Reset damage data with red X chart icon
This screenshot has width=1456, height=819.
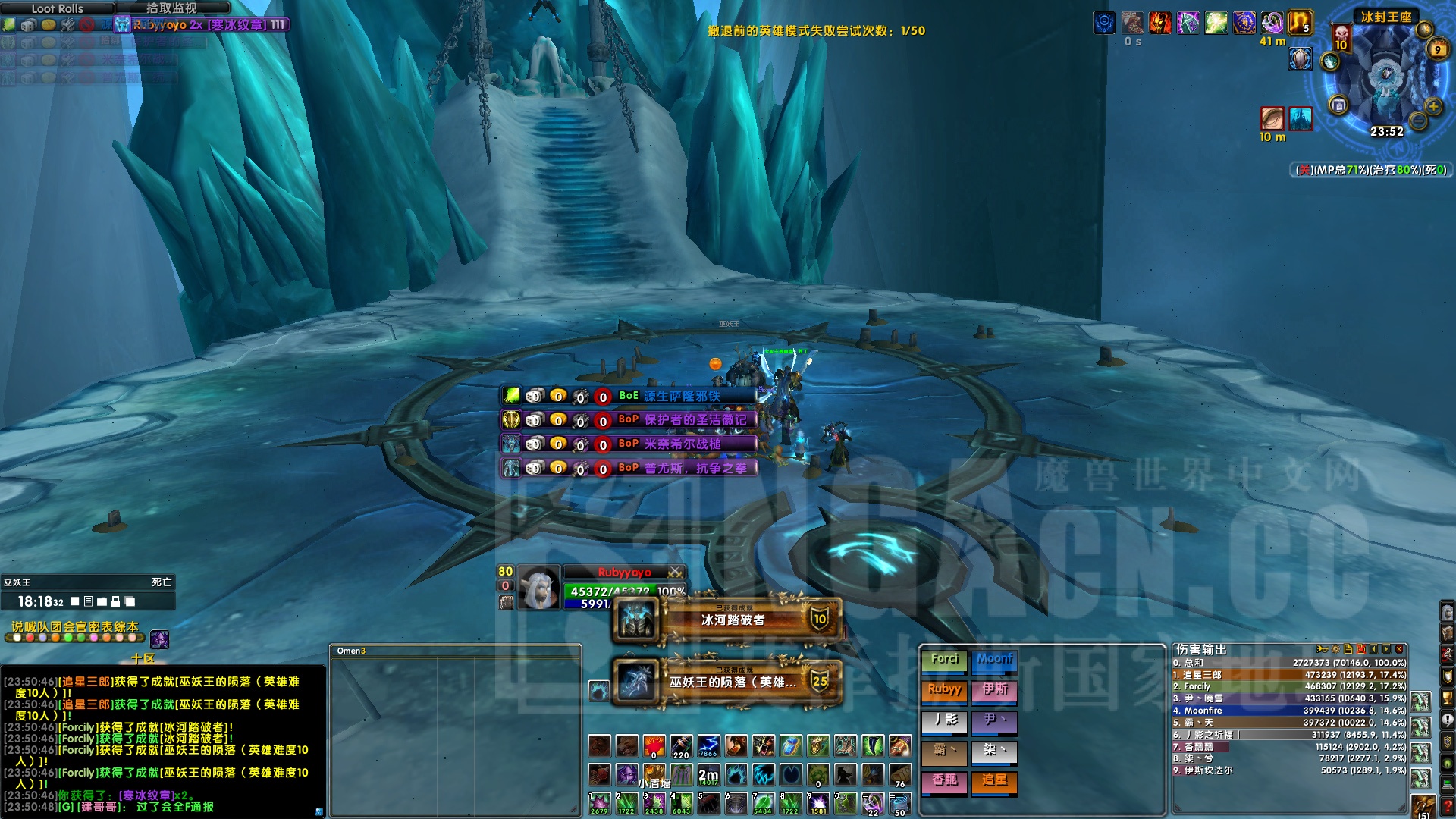click(1360, 649)
